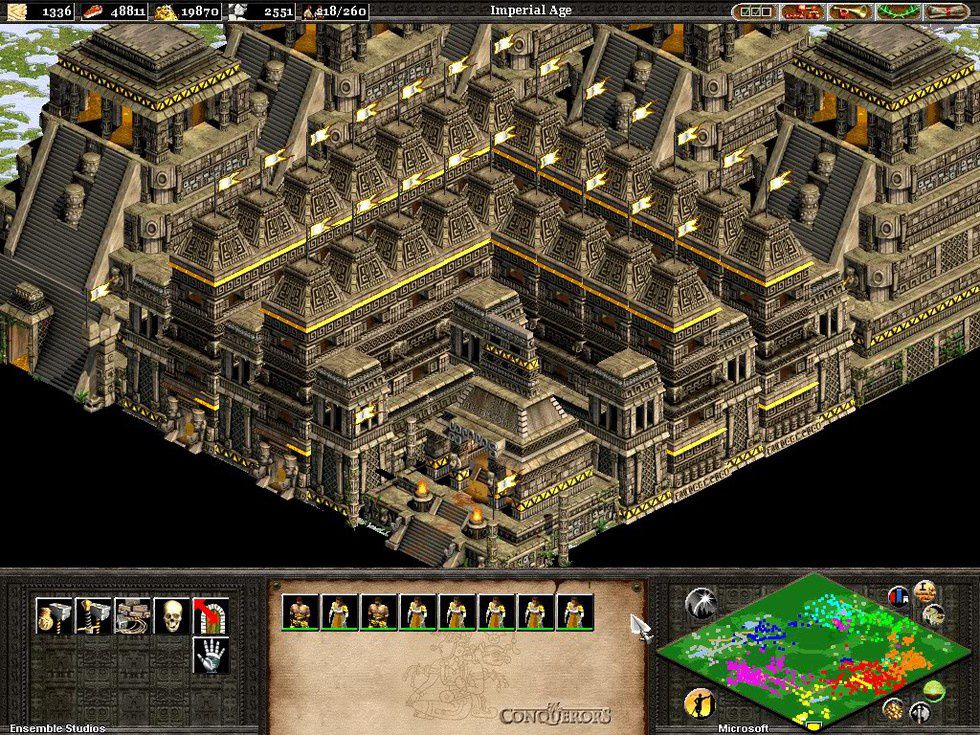
Task: Click the Stop hand command
Action: click(210, 655)
